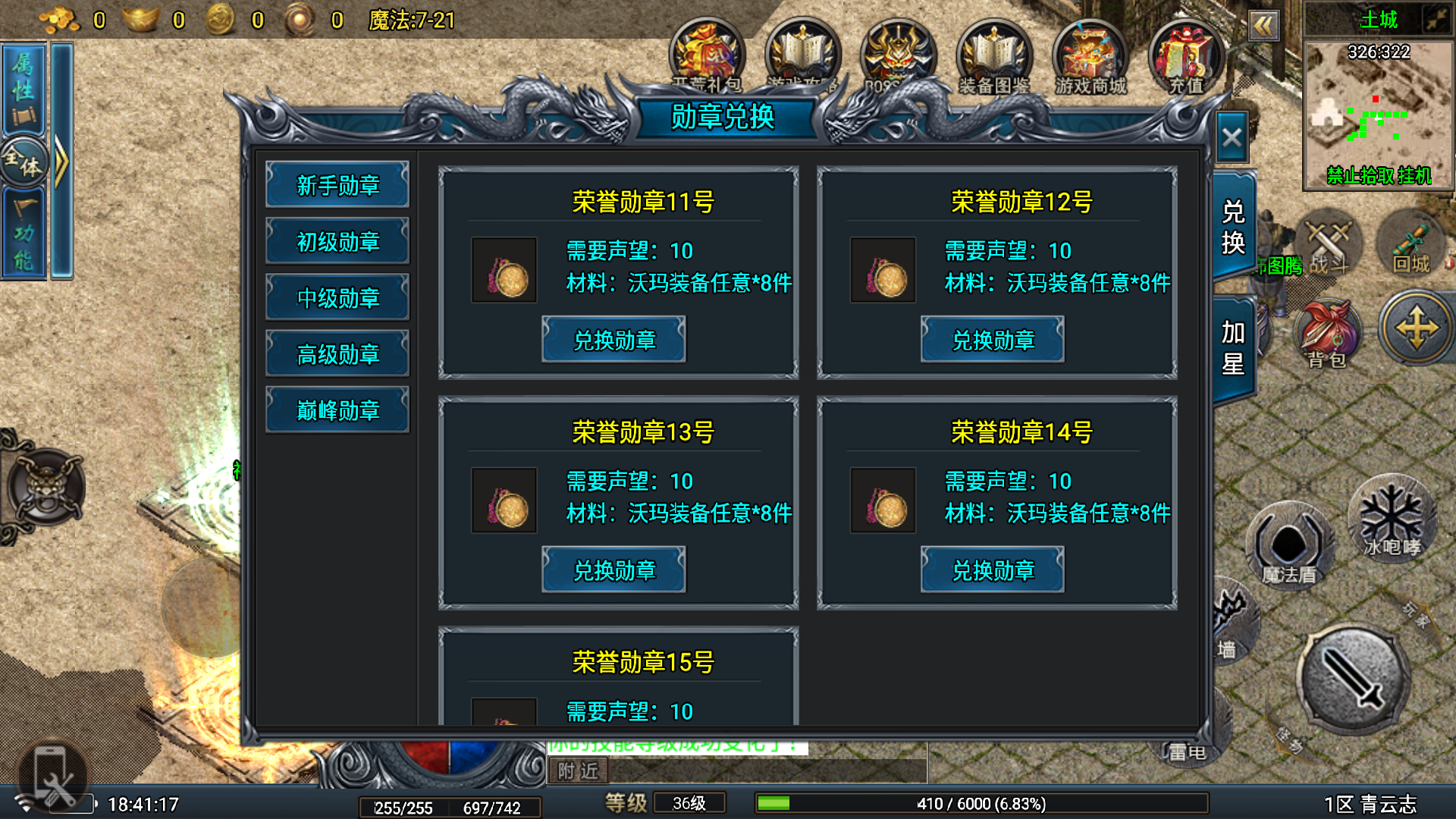Image resolution: width=1456 pixels, height=819 pixels.
Task: Click 兑换勋章 under 荣誉勋章12号
Action: pyautogui.click(x=993, y=340)
